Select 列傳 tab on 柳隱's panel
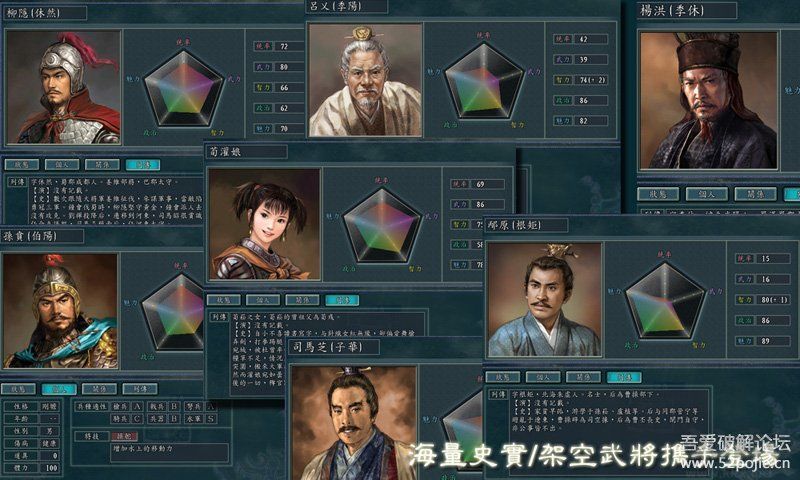 pyautogui.click(x=142, y=164)
